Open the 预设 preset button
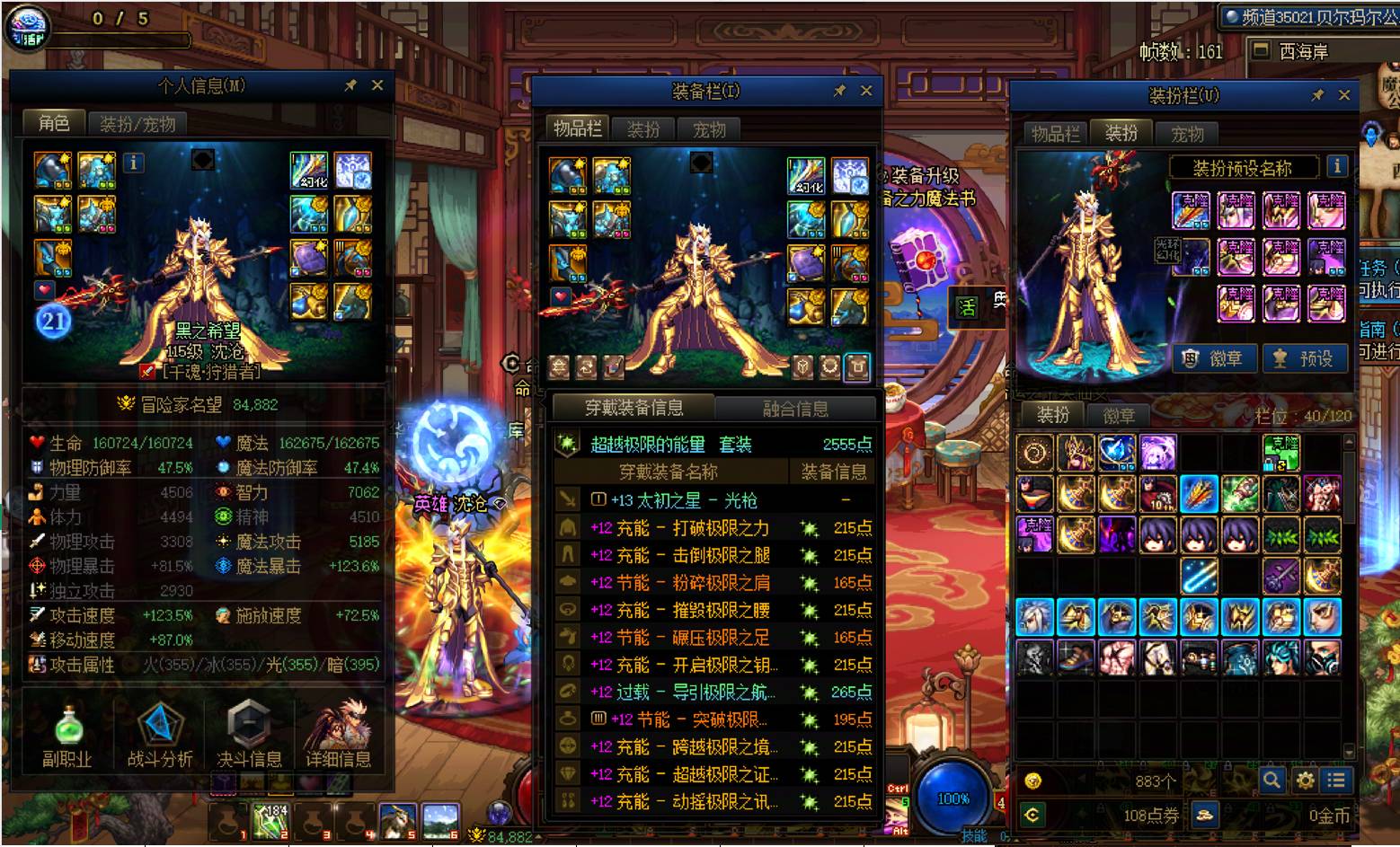This screenshot has width=1400, height=847. click(x=1305, y=358)
